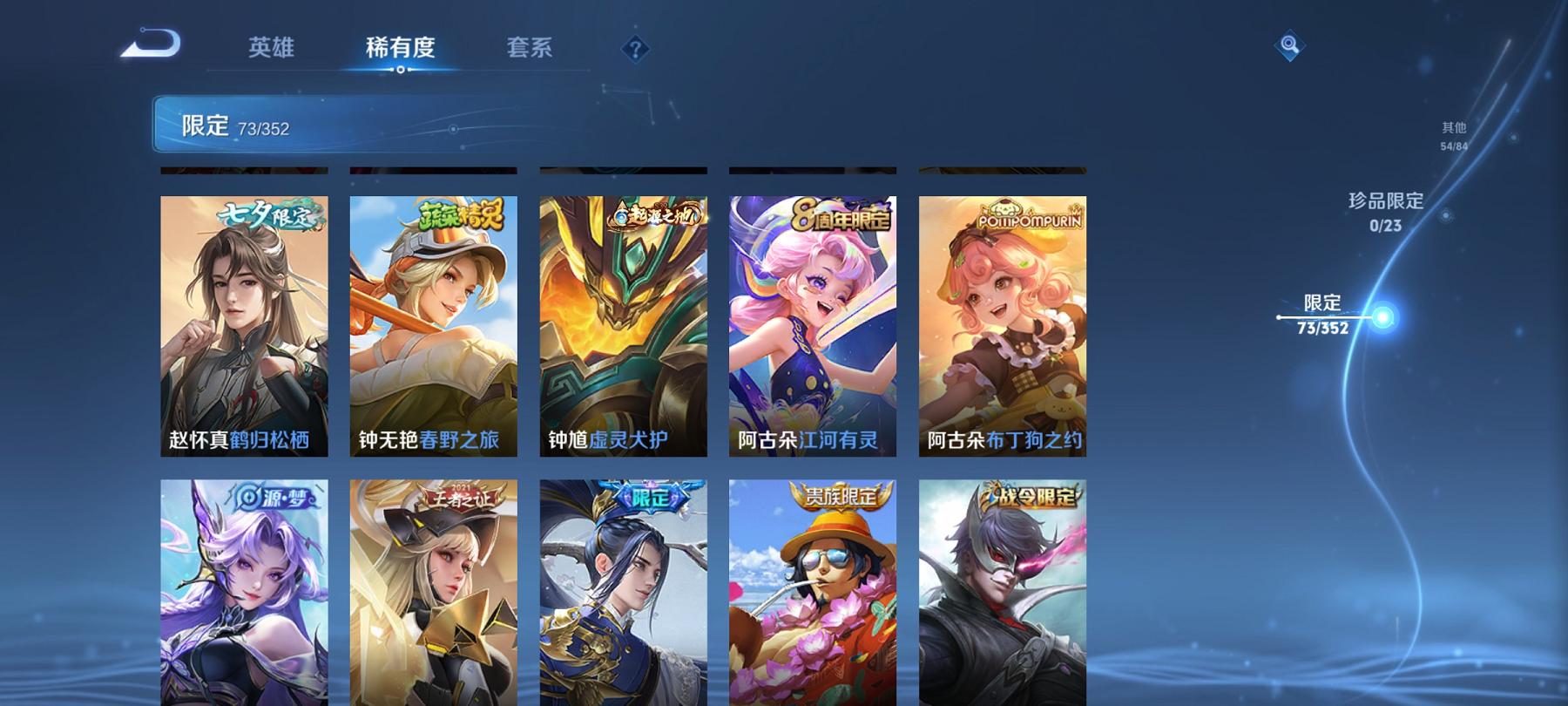Switch to the 英雄 tab
Screen dimensions: 1568x706
tap(271, 50)
